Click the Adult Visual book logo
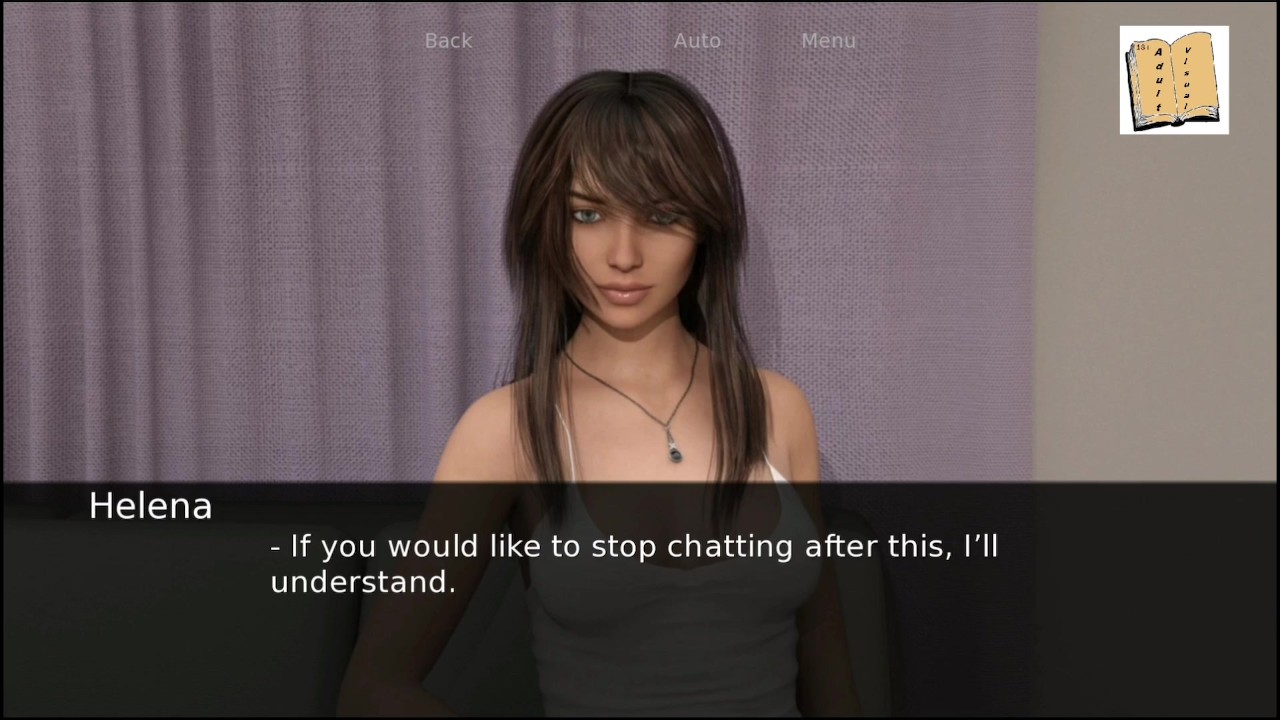This screenshot has width=1280, height=720. pos(1174,80)
